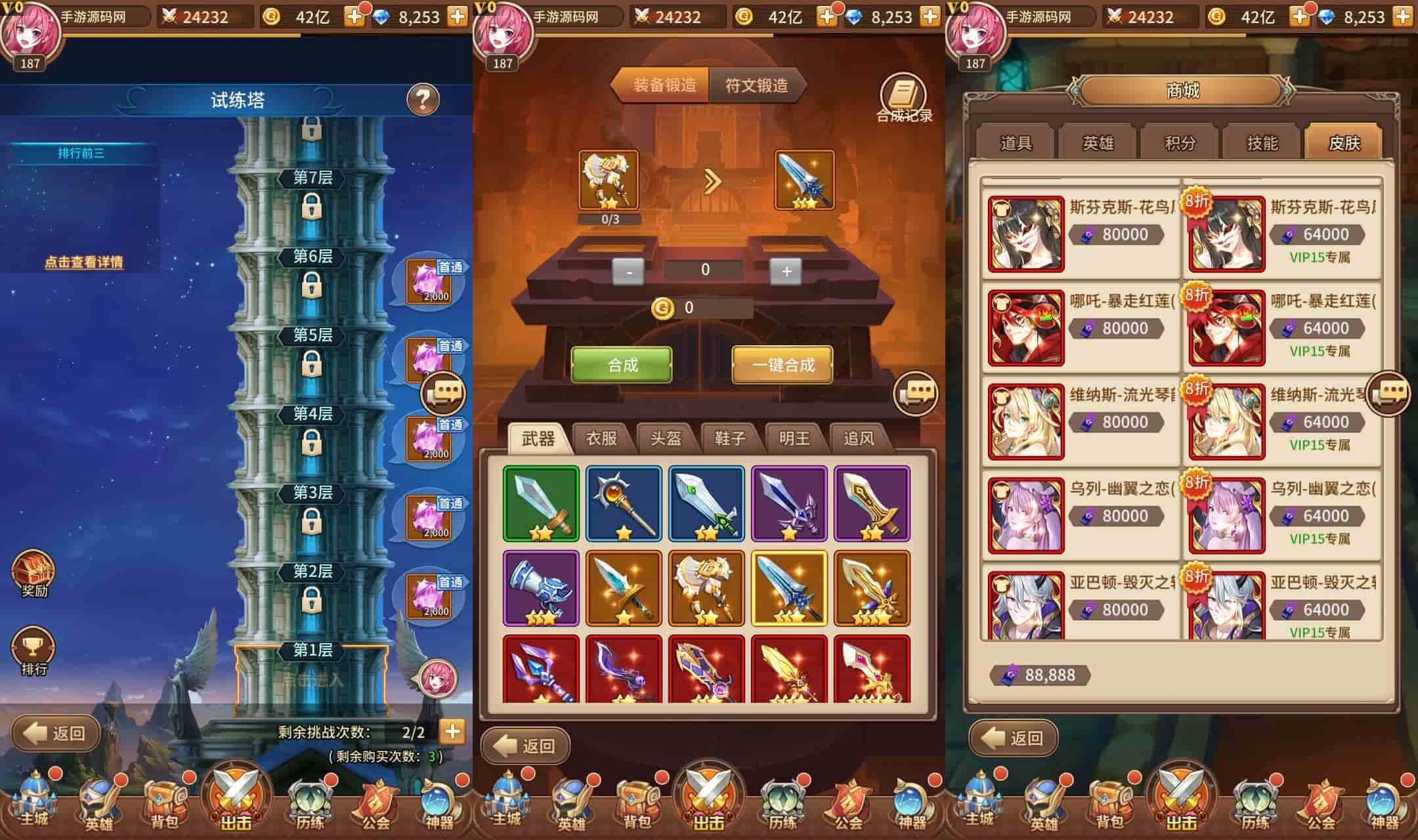Pick the green-bordered sword weapon slot
This screenshot has height=840, width=1418.
tap(541, 504)
